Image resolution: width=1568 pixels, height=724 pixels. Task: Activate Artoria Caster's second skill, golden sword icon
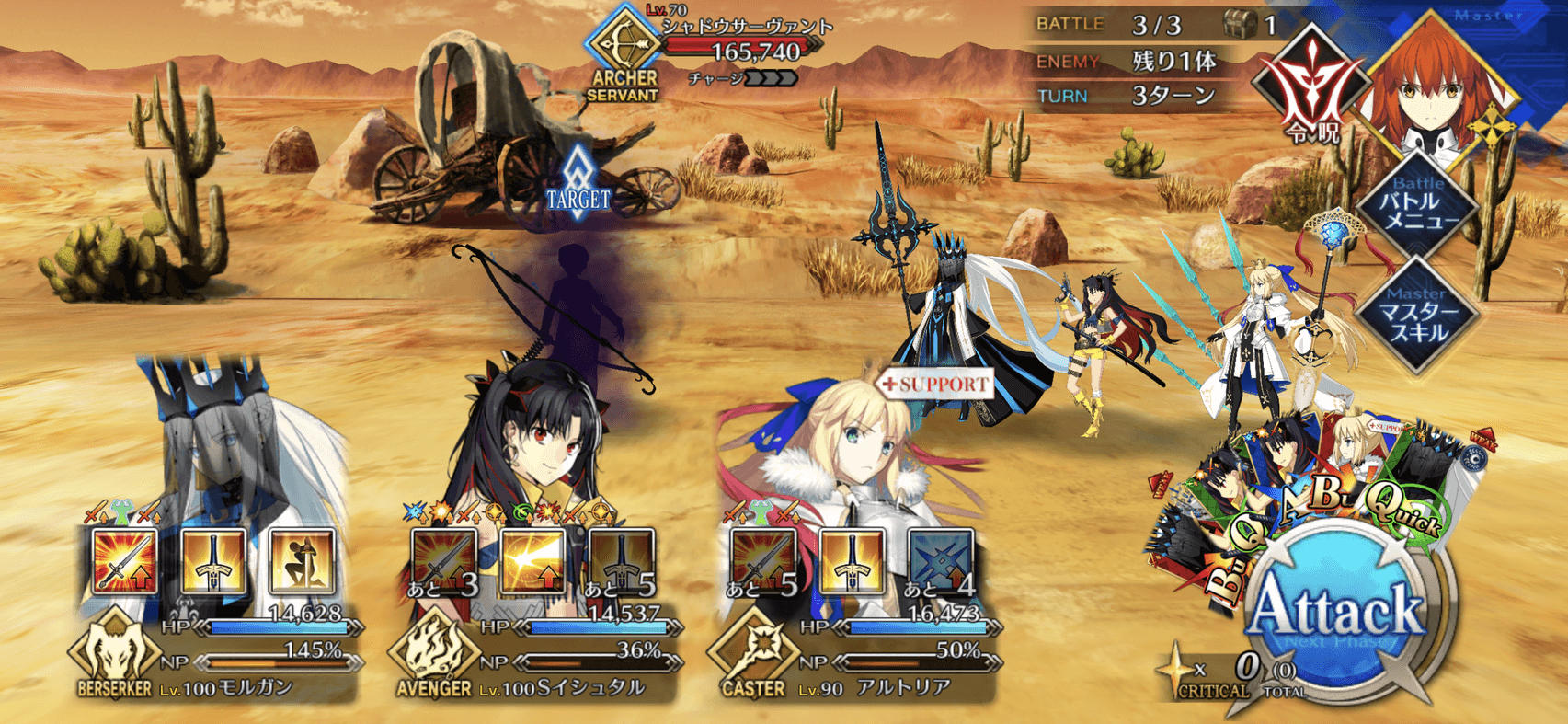point(852,560)
